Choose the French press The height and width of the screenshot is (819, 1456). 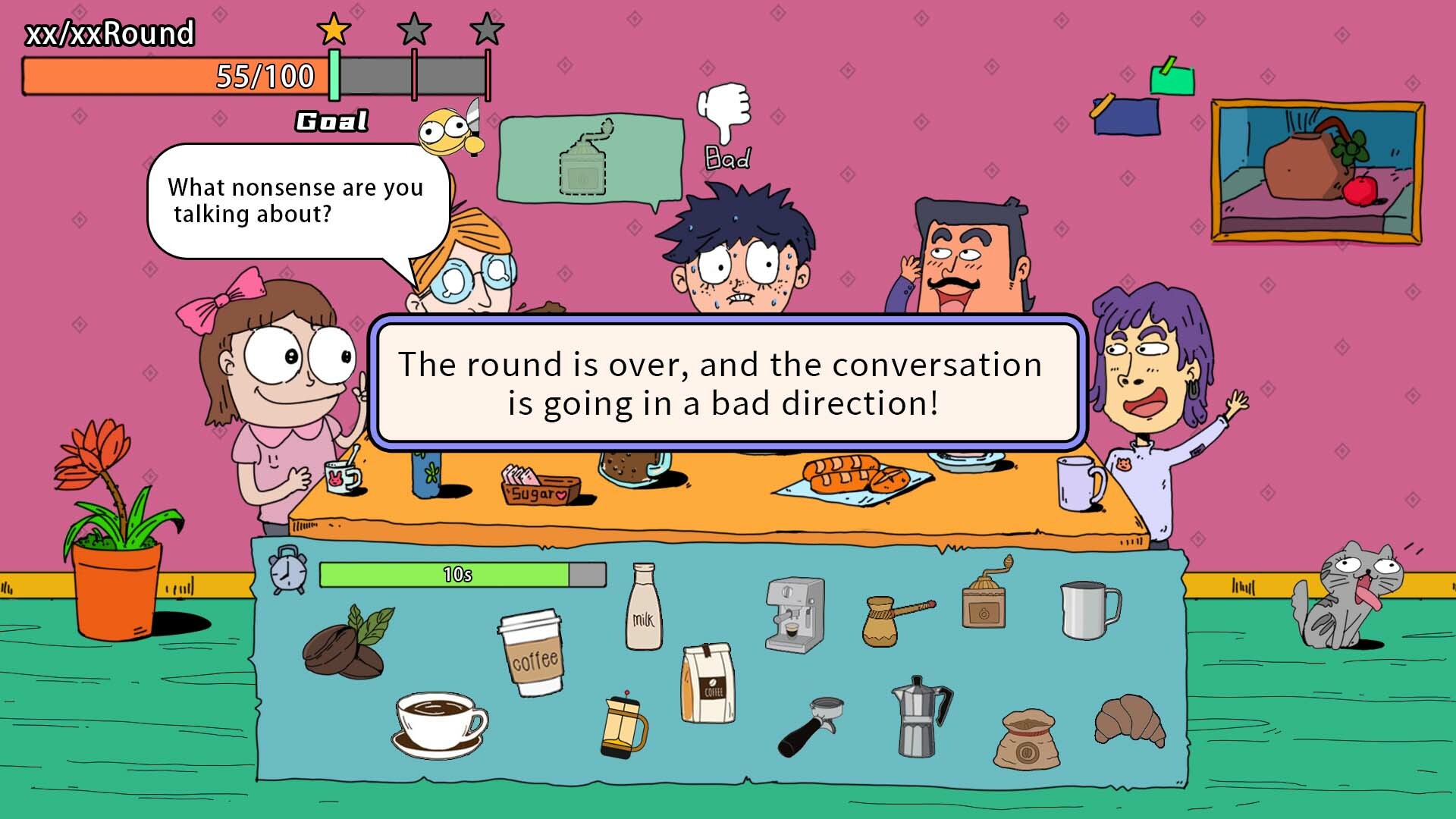[x=623, y=726]
